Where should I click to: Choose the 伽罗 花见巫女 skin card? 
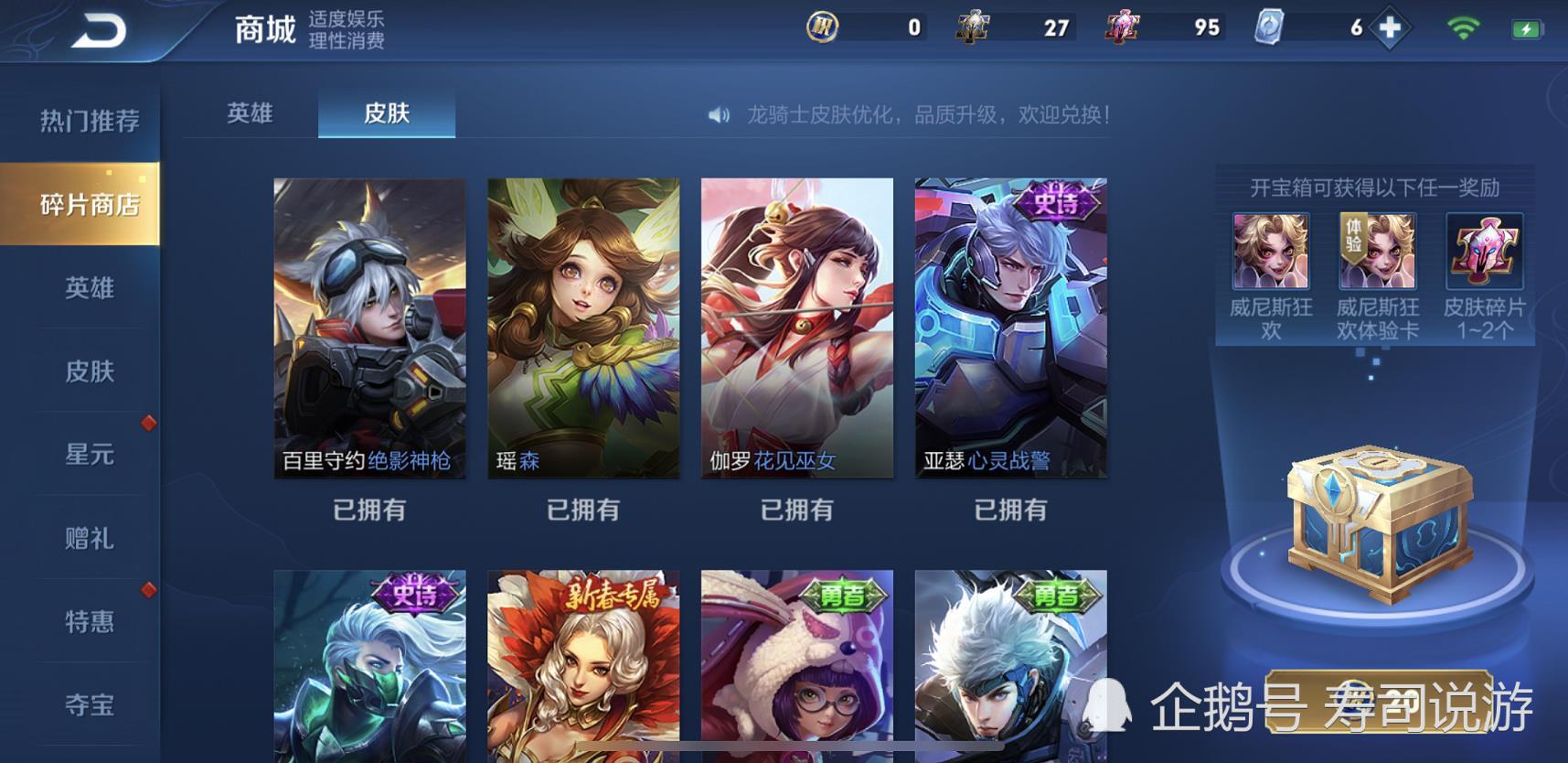coord(796,328)
